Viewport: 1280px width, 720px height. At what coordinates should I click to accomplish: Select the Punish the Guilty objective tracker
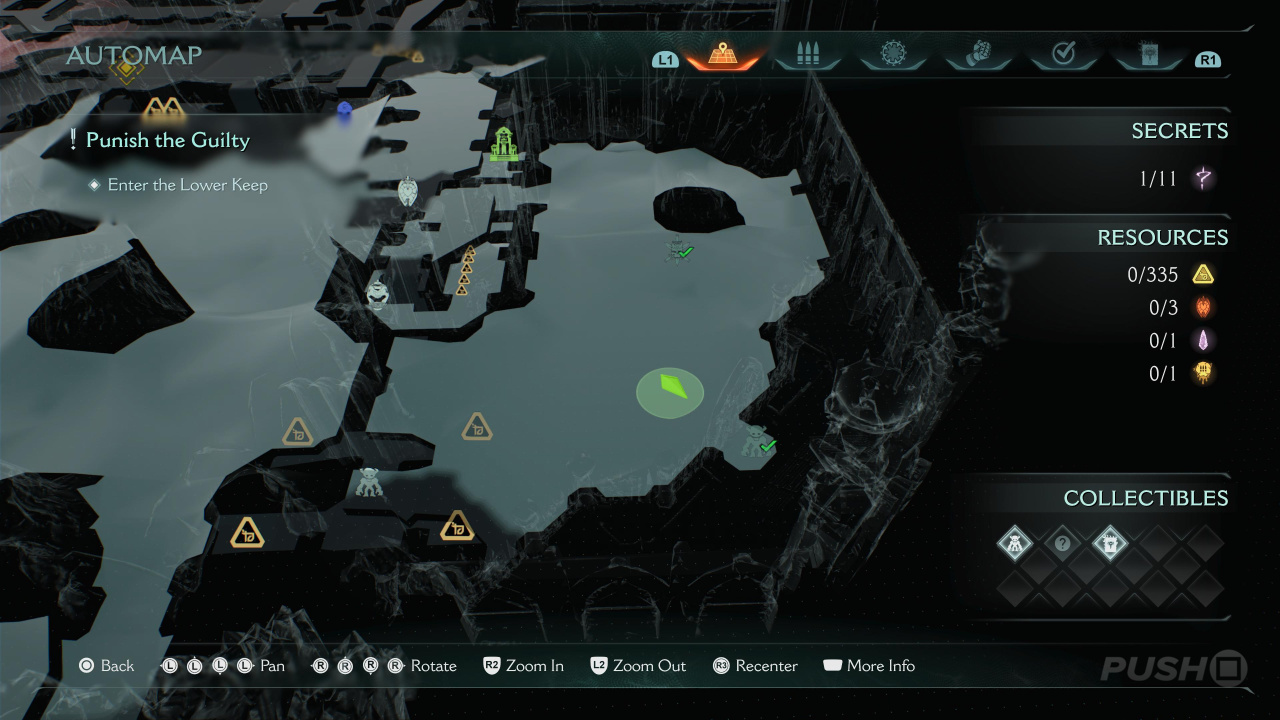pos(167,141)
